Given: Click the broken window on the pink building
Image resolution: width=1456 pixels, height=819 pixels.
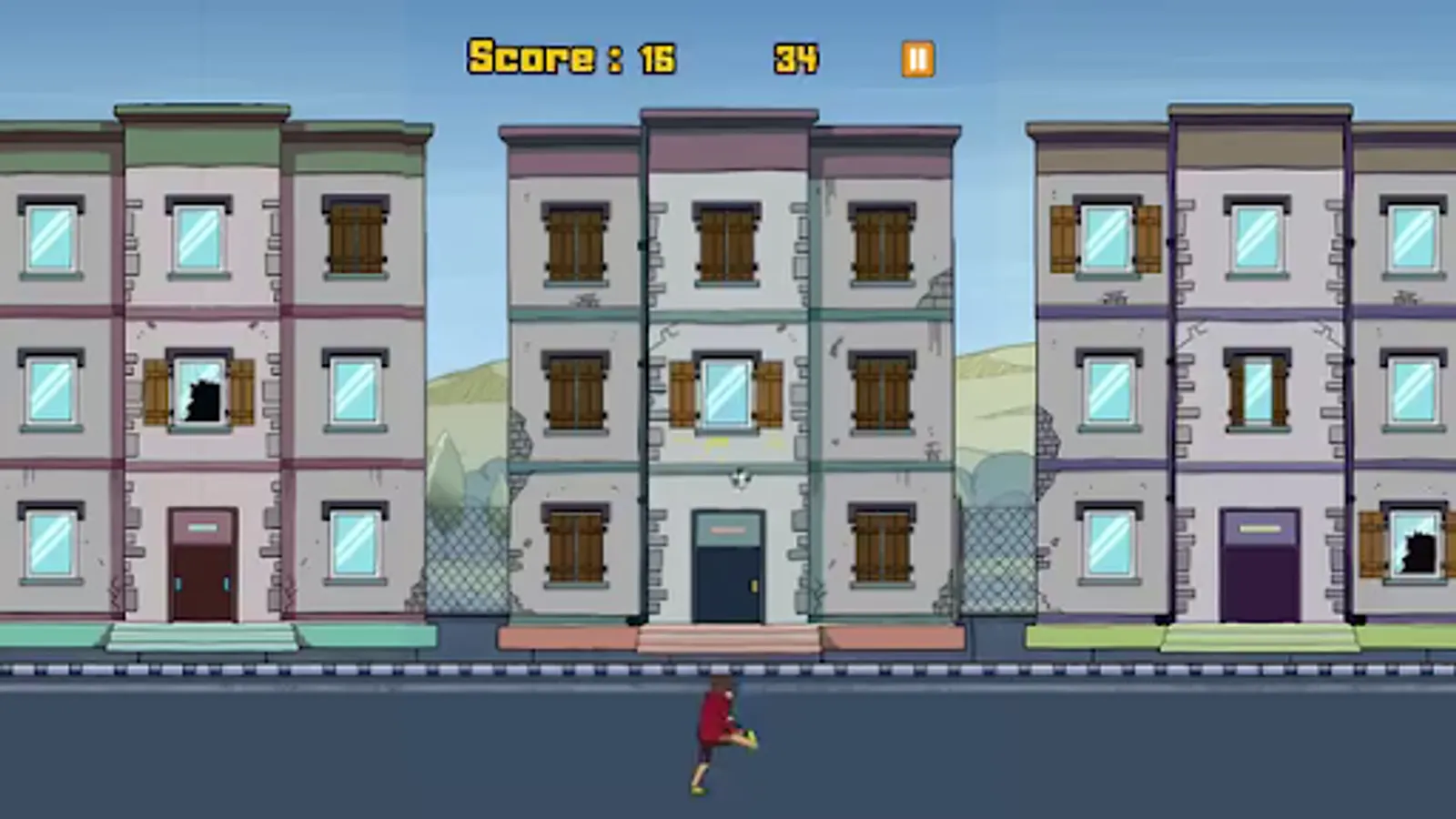Looking at the screenshot, I should (198, 398).
